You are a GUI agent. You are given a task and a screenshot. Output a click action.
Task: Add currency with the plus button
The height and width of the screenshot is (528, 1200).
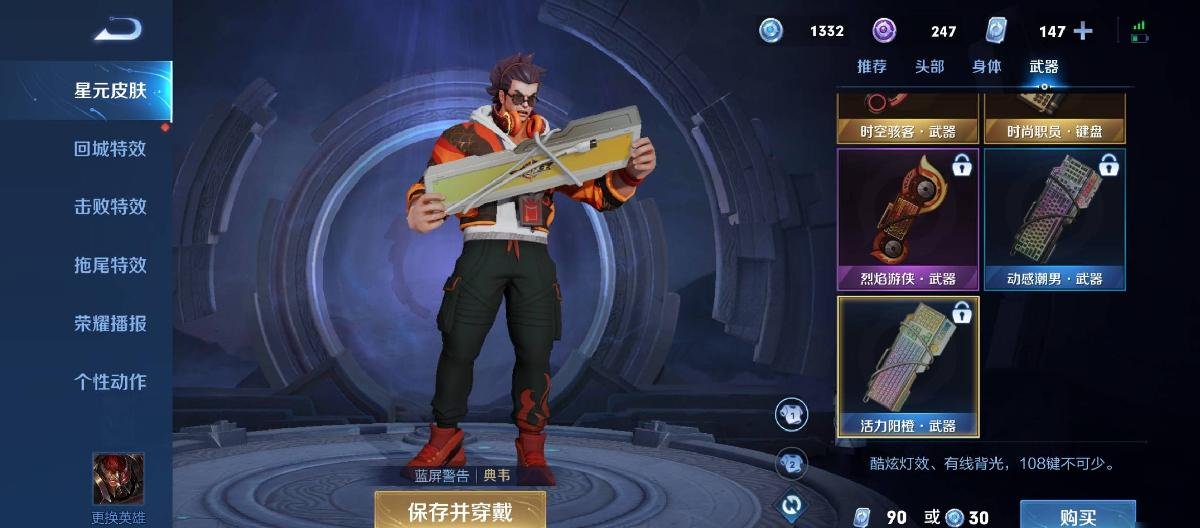[1083, 31]
